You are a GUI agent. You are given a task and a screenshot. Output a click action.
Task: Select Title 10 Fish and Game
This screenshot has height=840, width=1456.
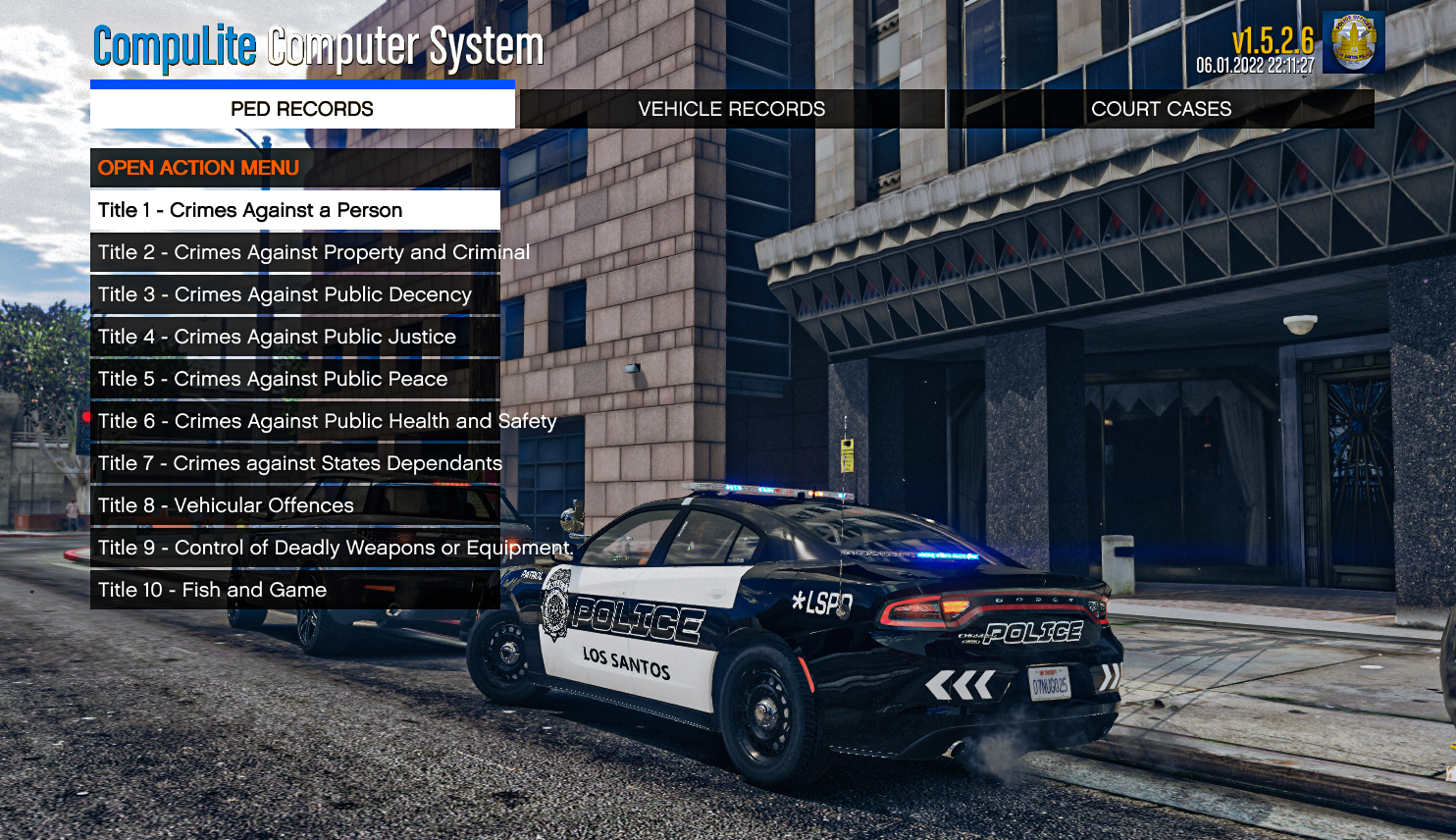[294, 590]
